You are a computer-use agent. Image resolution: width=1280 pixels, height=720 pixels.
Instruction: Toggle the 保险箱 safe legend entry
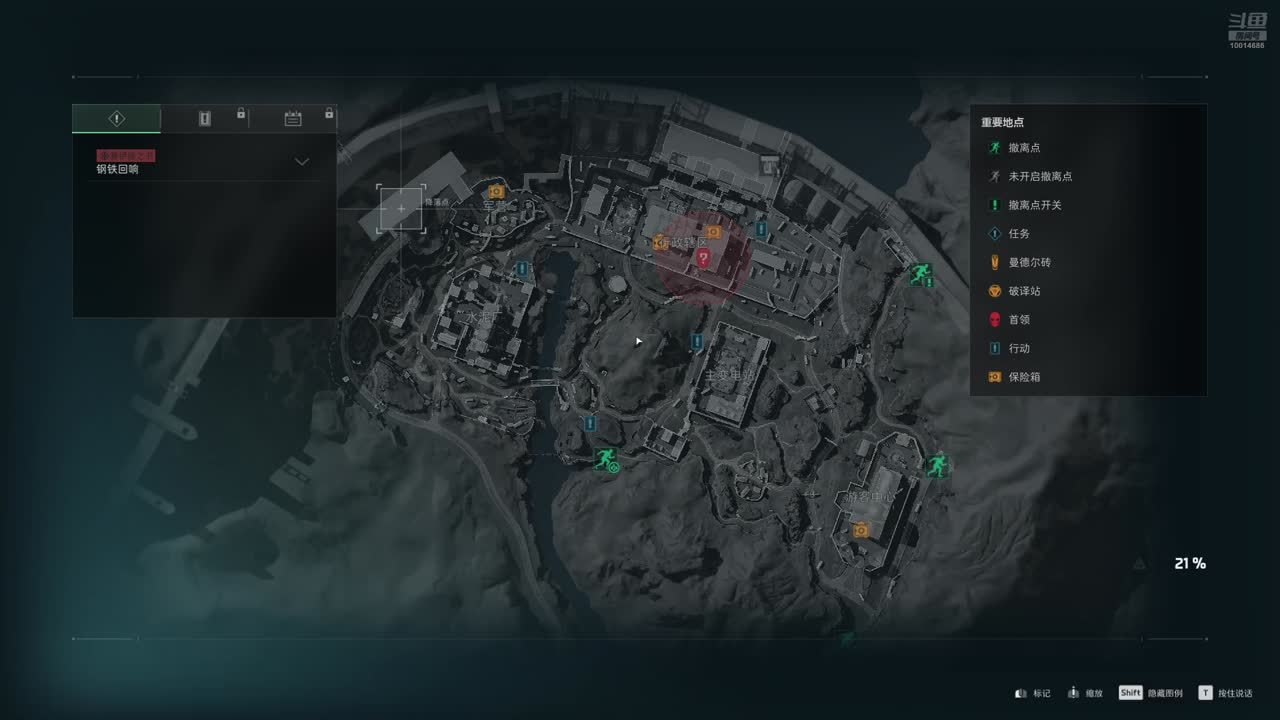1025,377
